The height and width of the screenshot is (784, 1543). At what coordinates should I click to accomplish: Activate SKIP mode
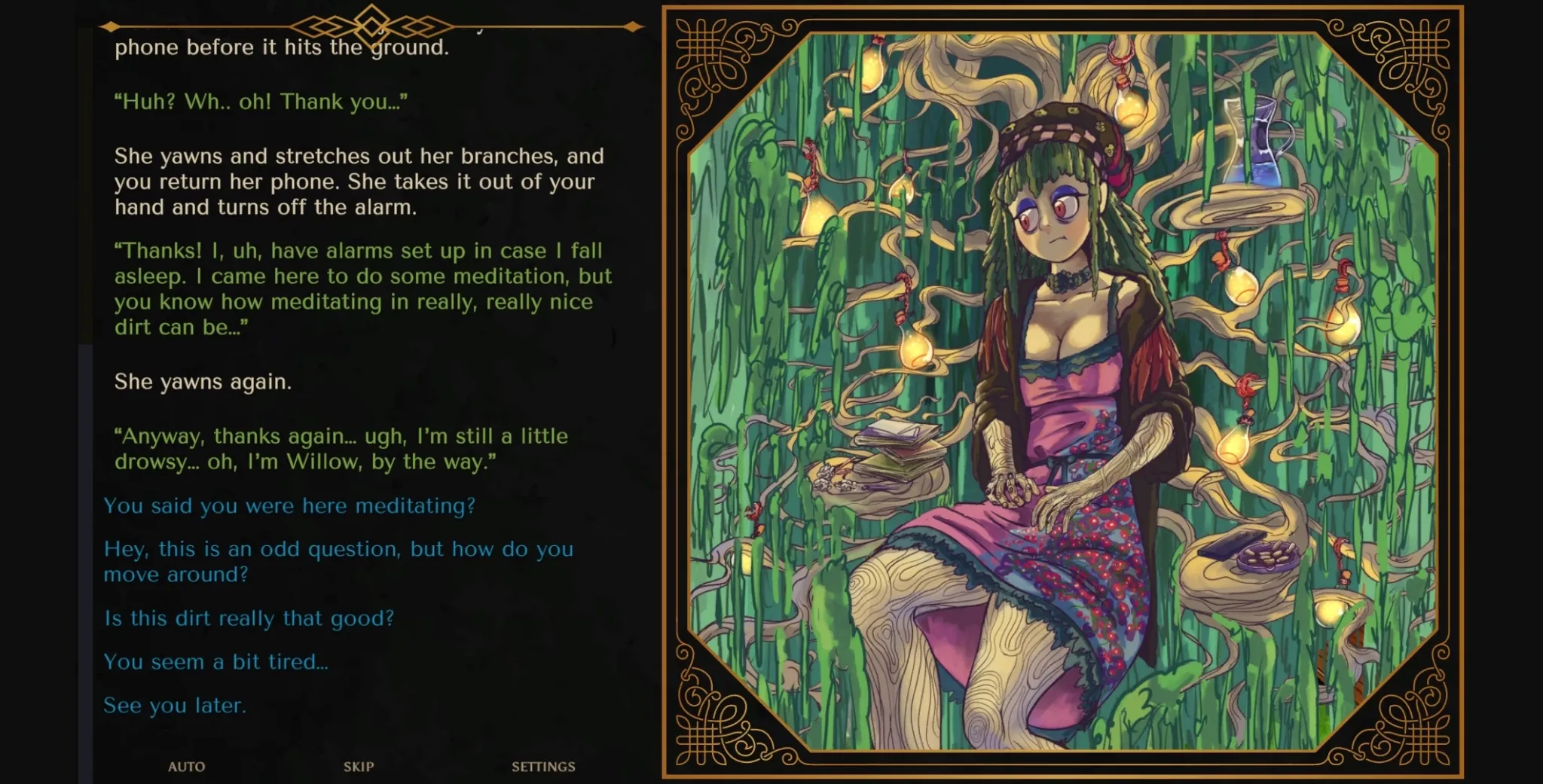click(x=359, y=767)
